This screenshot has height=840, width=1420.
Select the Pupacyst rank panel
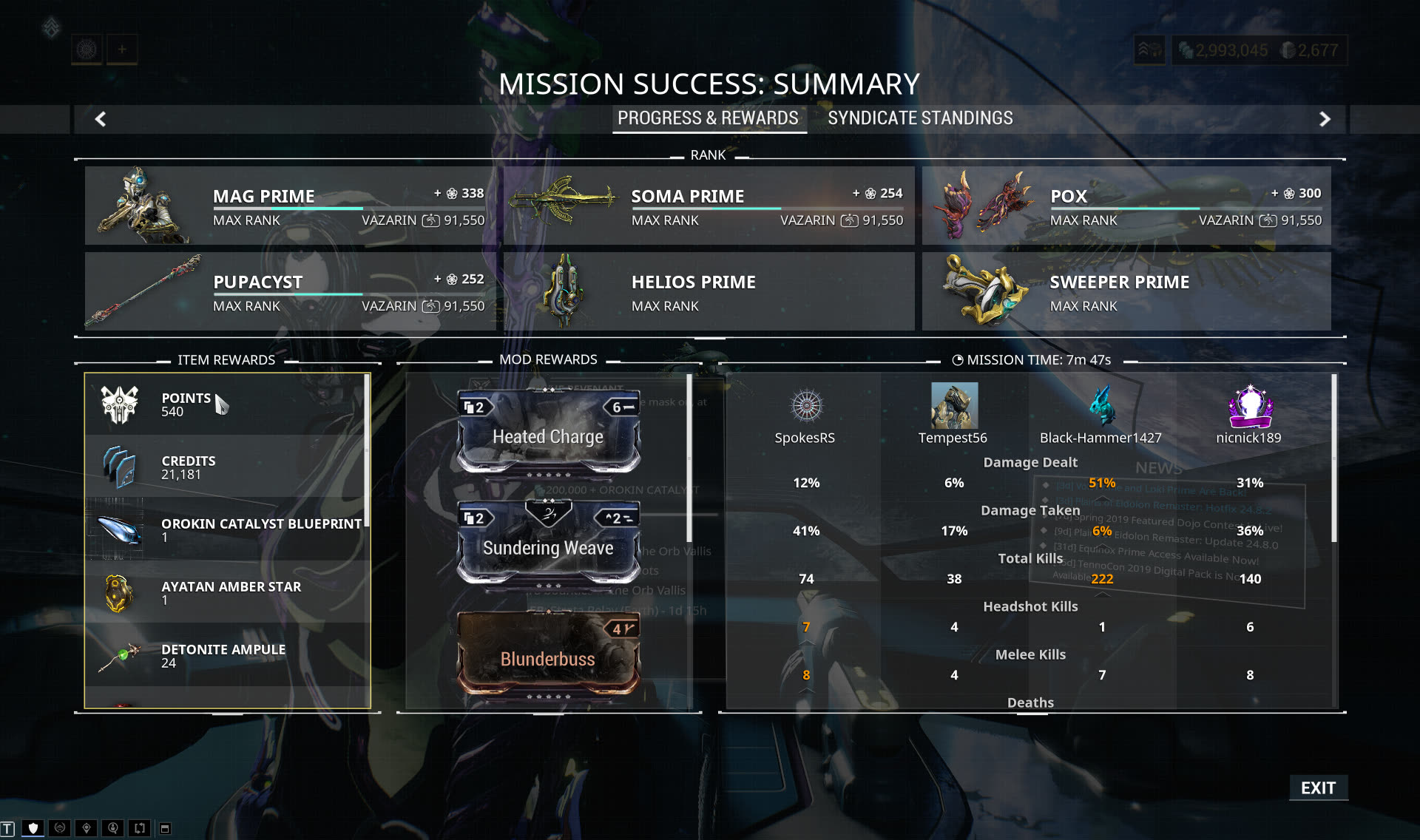coord(290,291)
